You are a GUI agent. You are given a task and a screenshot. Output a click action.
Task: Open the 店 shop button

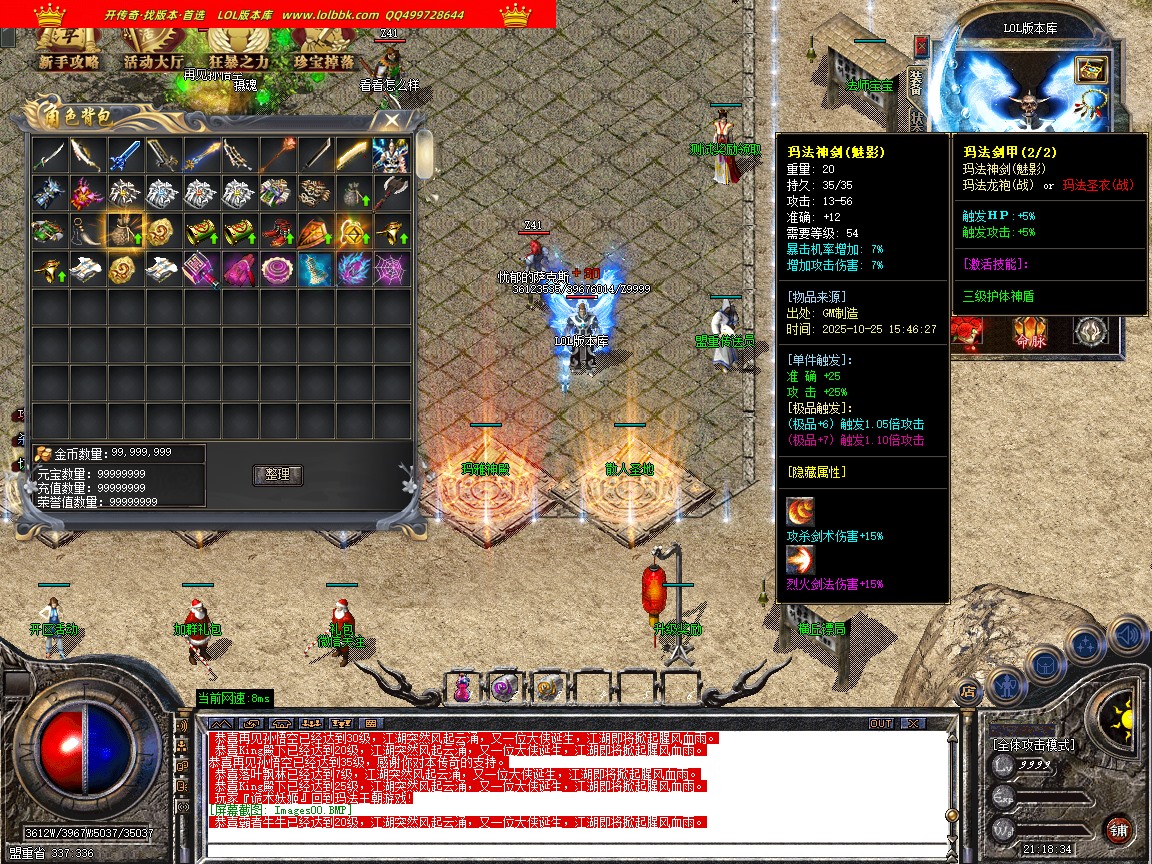[x=968, y=690]
